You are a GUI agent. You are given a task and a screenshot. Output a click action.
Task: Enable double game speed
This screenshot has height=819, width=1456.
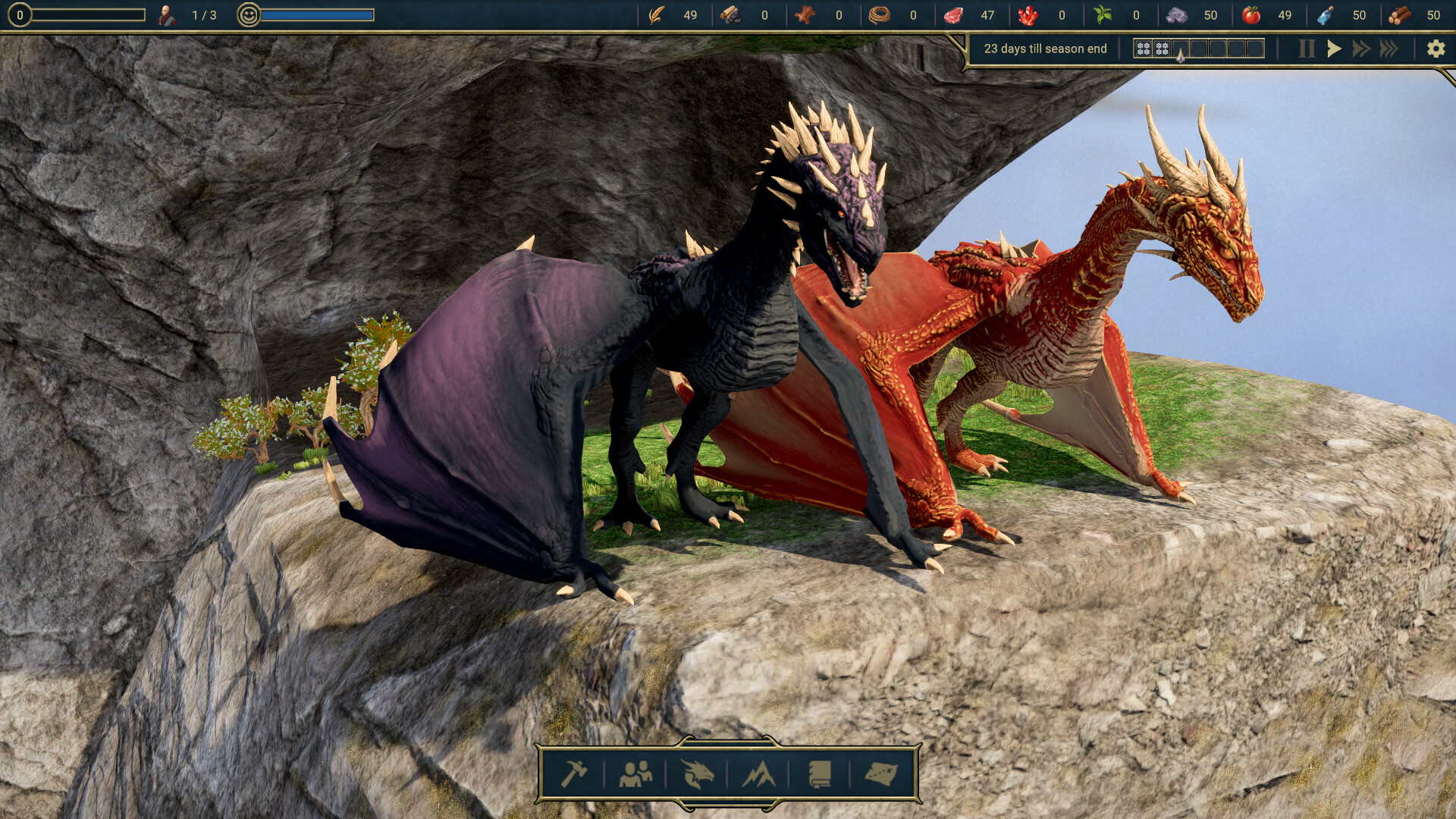(x=1361, y=49)
